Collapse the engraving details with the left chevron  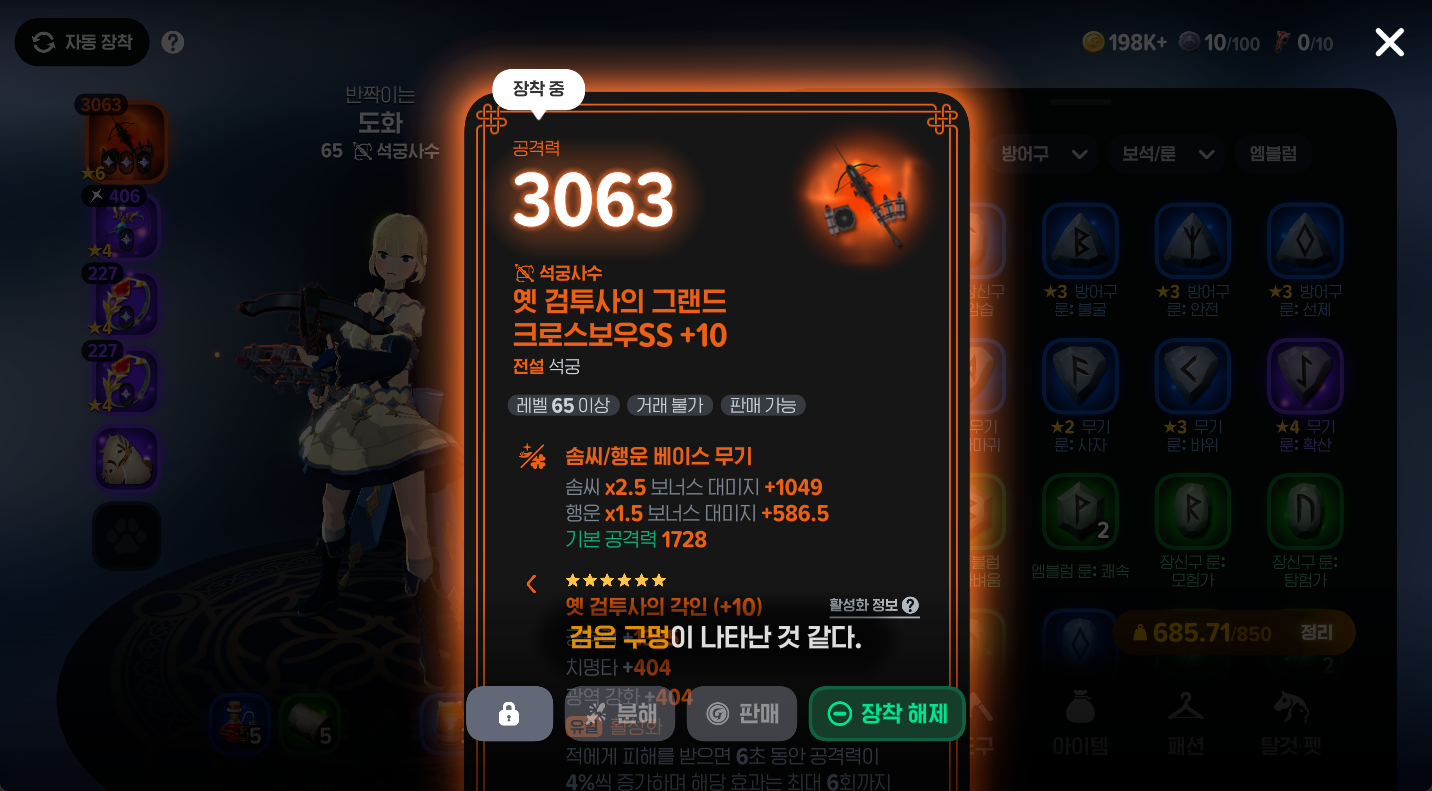coord(531,583)
